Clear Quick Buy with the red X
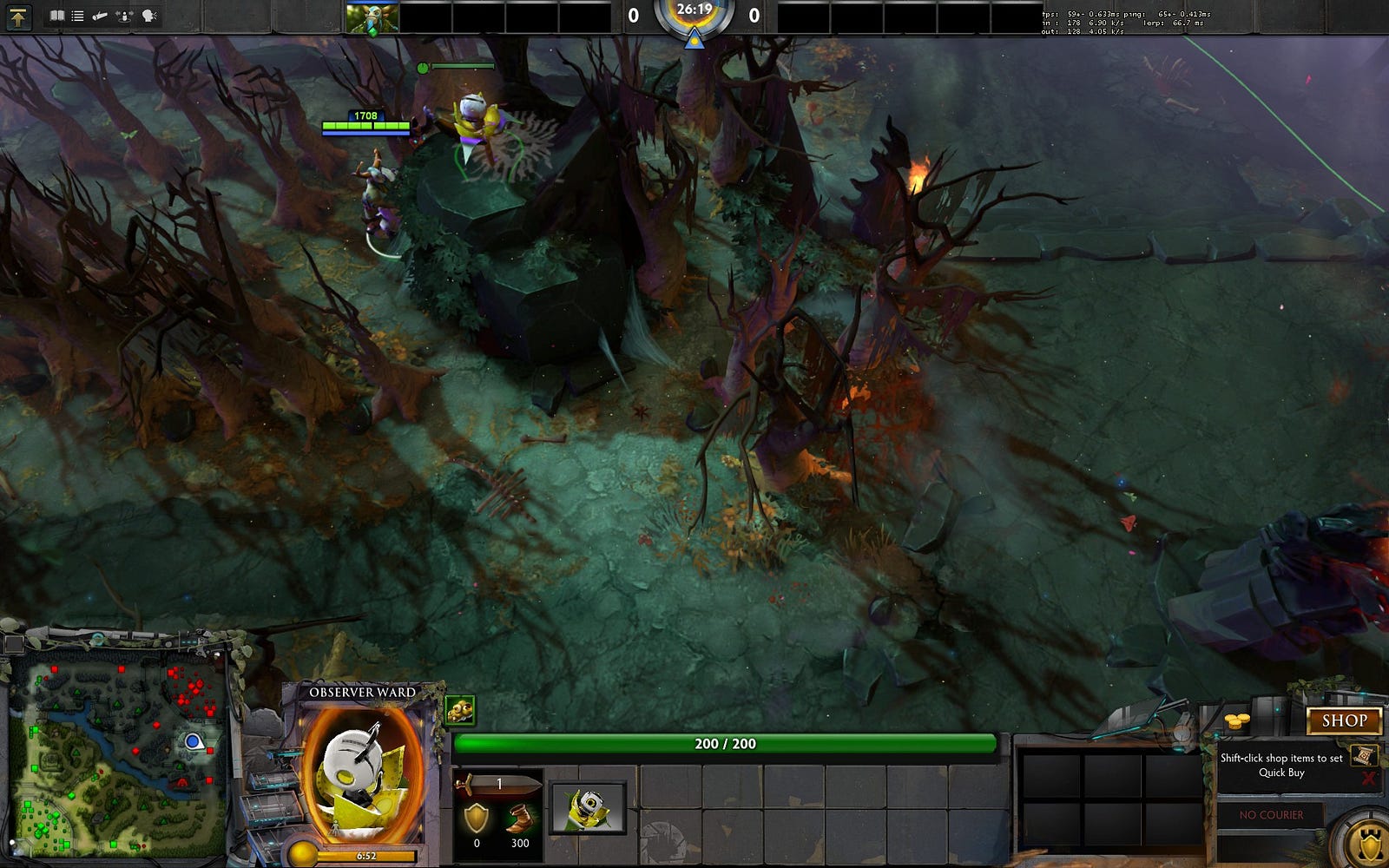The image size is (1389, 868). 1369,778
